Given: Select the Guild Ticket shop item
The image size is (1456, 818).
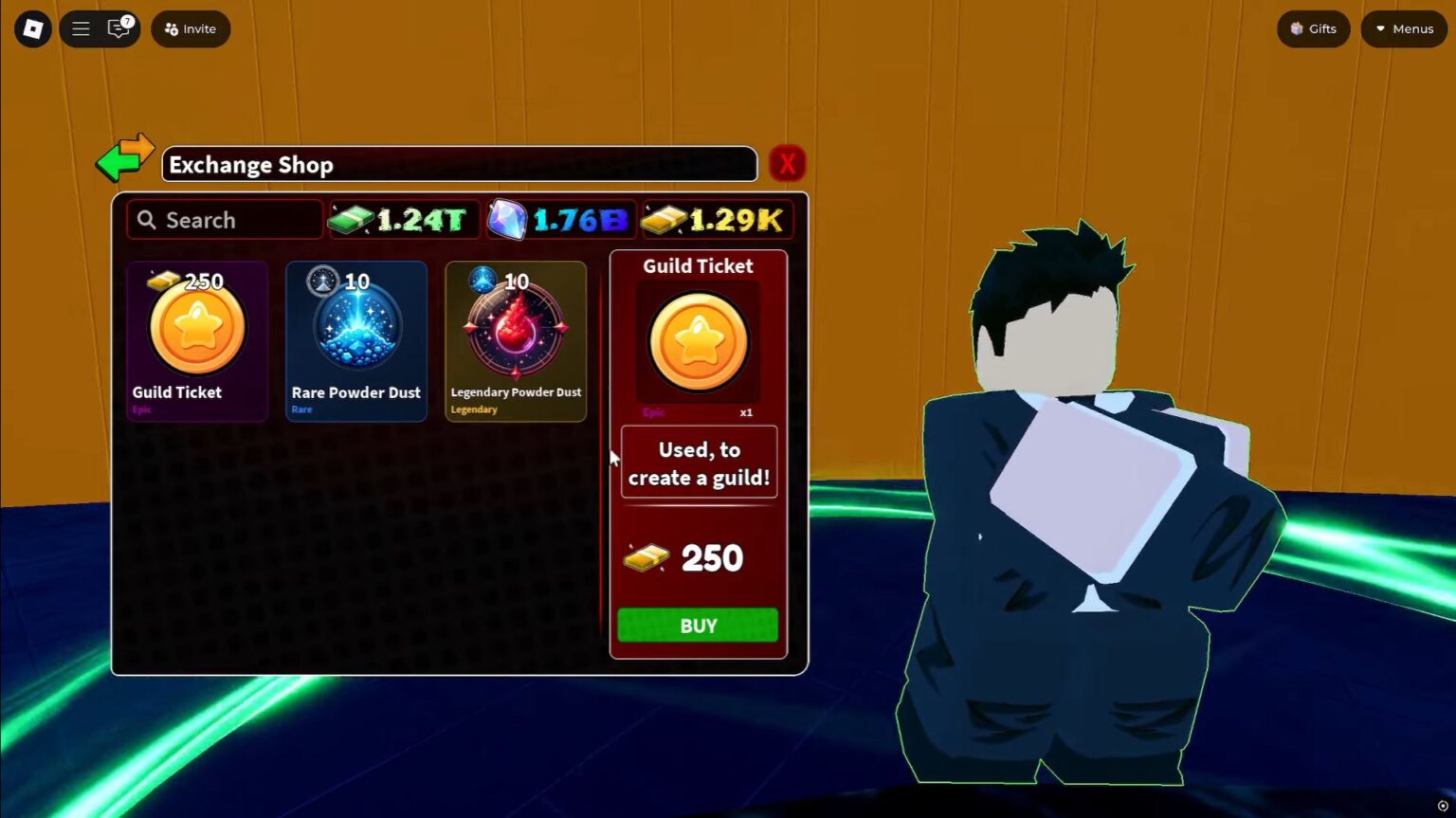Looking at the screenshot, I should (196, 341).
